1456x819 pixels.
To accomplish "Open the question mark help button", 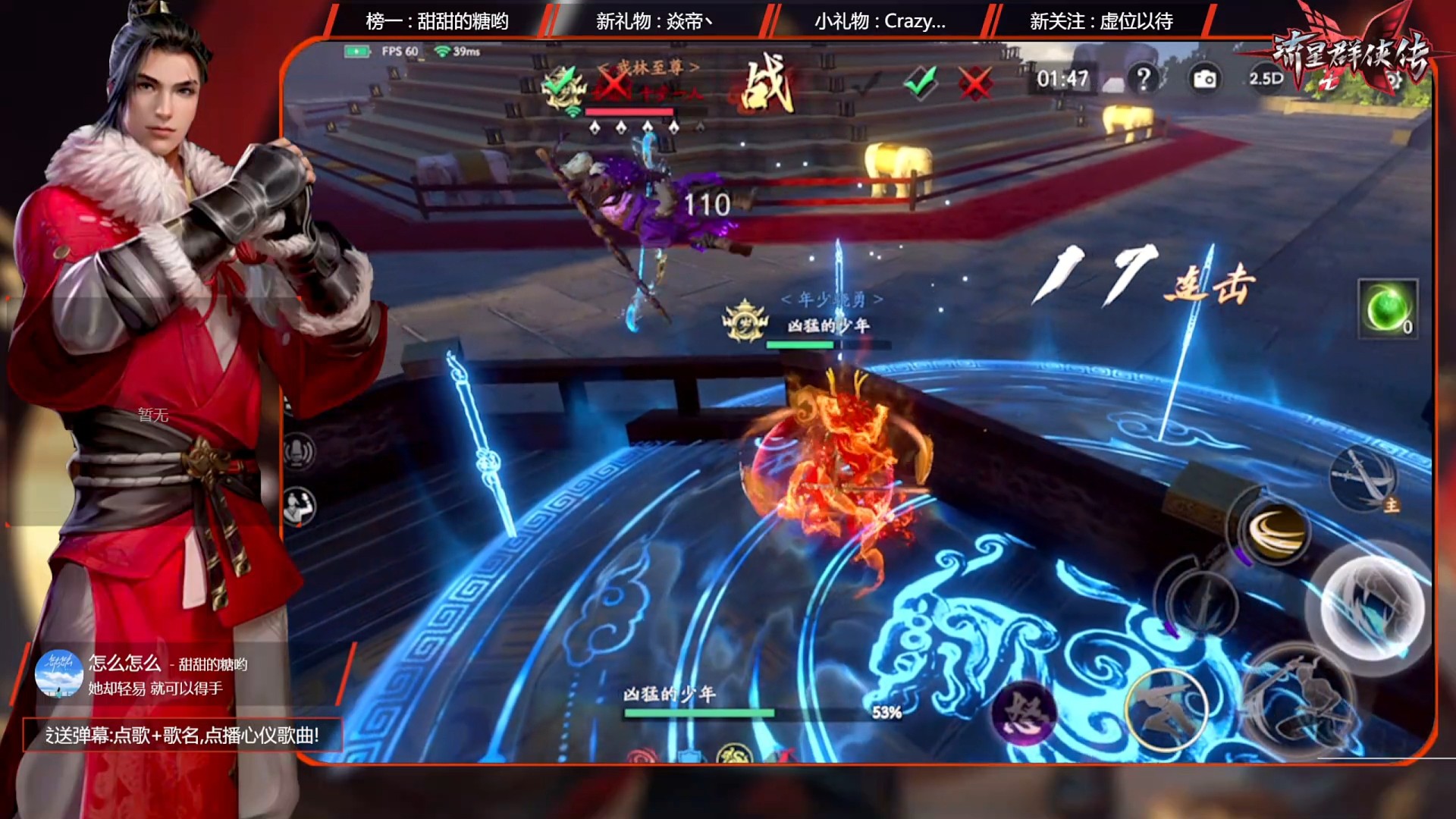I will click(x=1144, y=78).
